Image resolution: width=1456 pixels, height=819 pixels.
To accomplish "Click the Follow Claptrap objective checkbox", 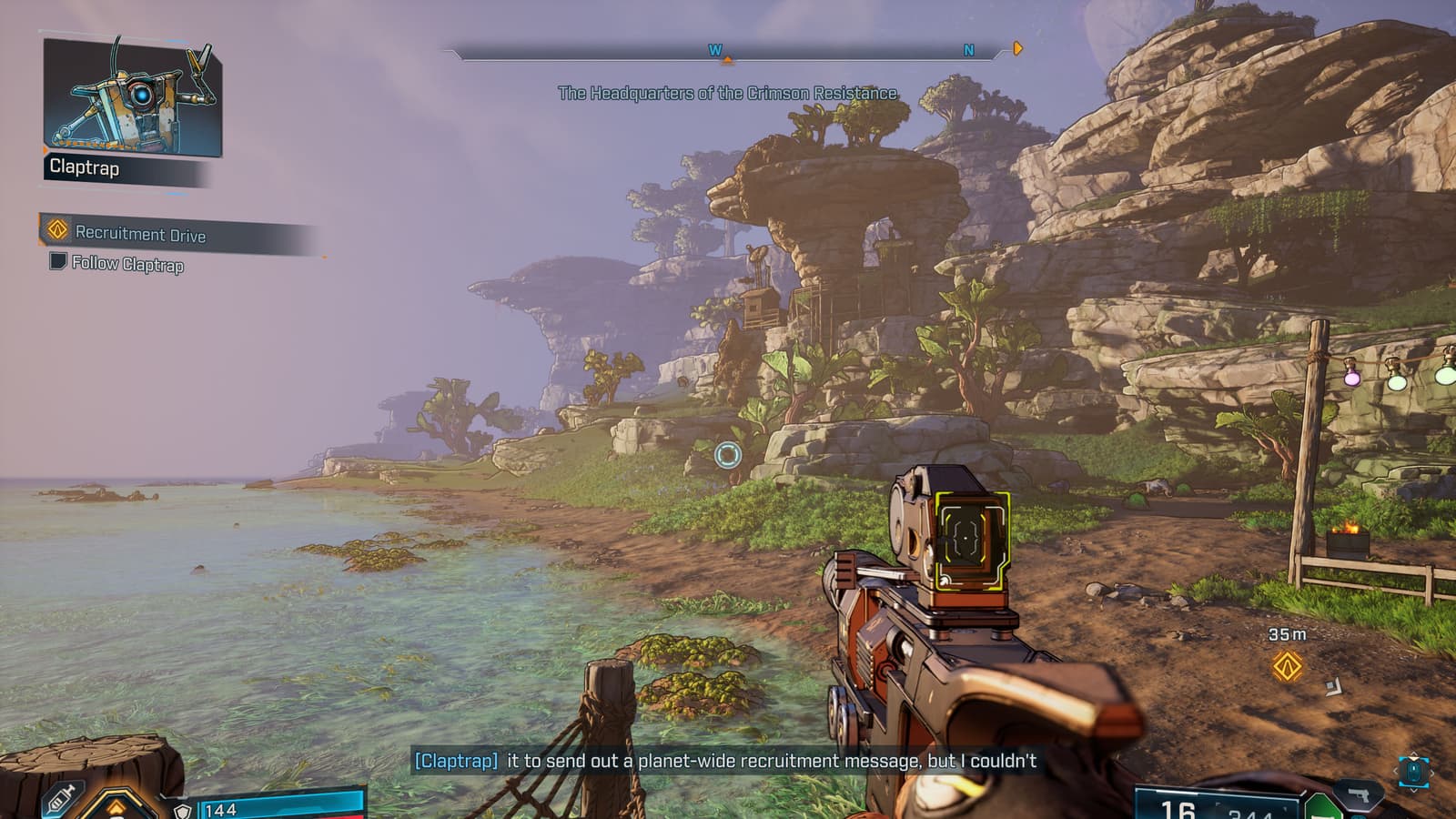I will pyautogui.click(x=57, y=262).
